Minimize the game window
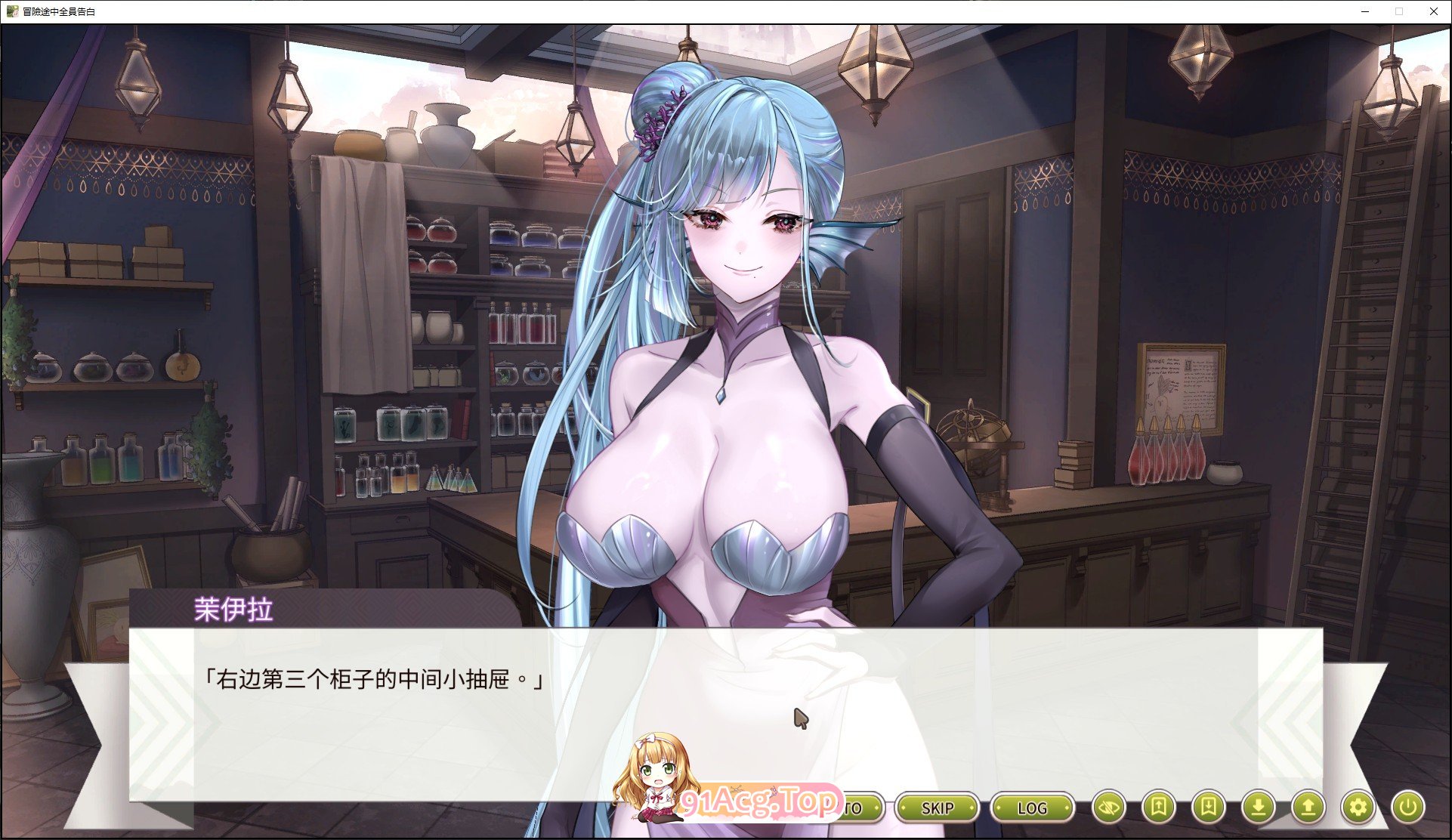Viewport: 1452px width, 840px height. click(x=1365, y=11)
